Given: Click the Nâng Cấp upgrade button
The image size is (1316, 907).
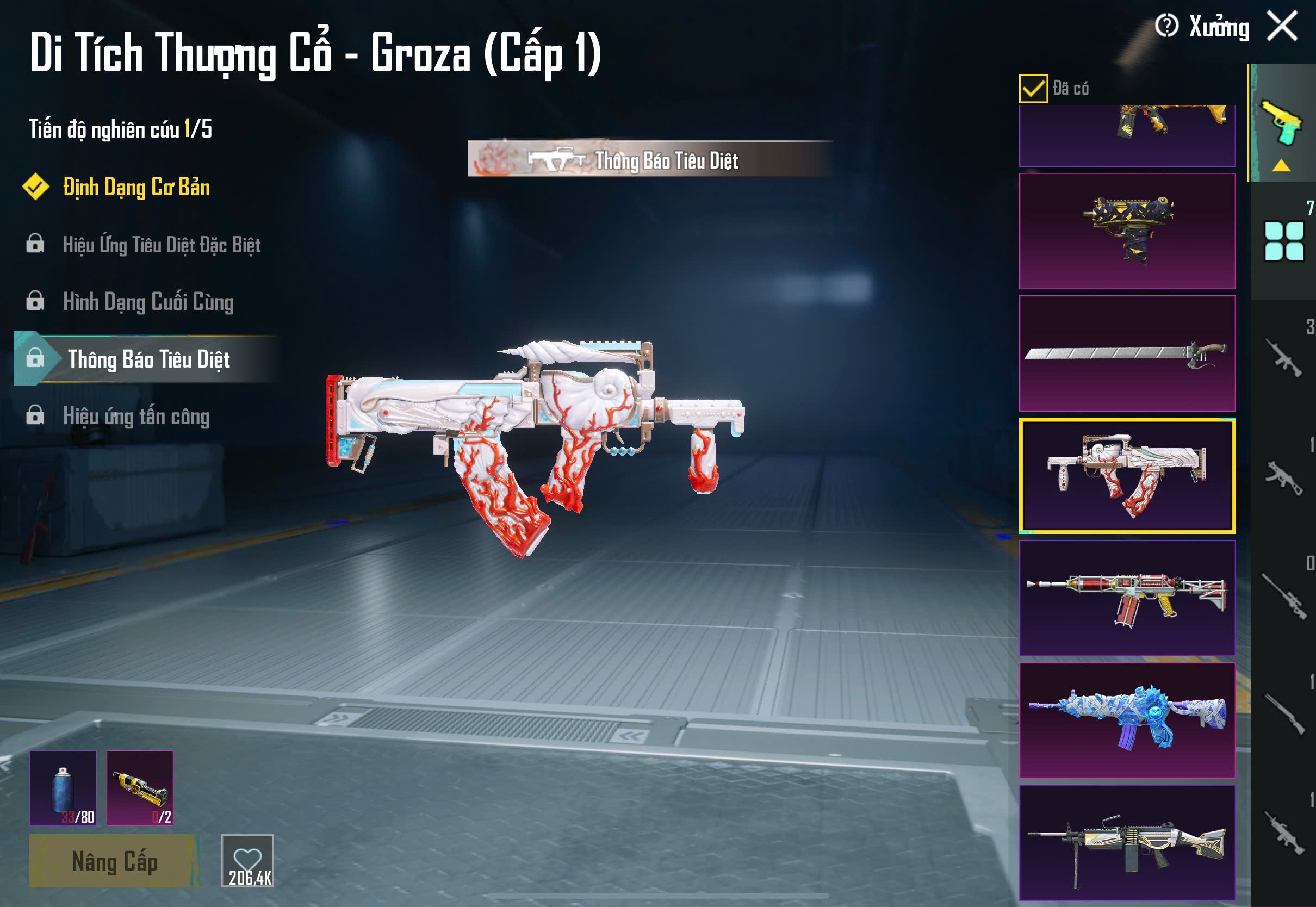Looking at the screenshot, I should pos(114,861).
